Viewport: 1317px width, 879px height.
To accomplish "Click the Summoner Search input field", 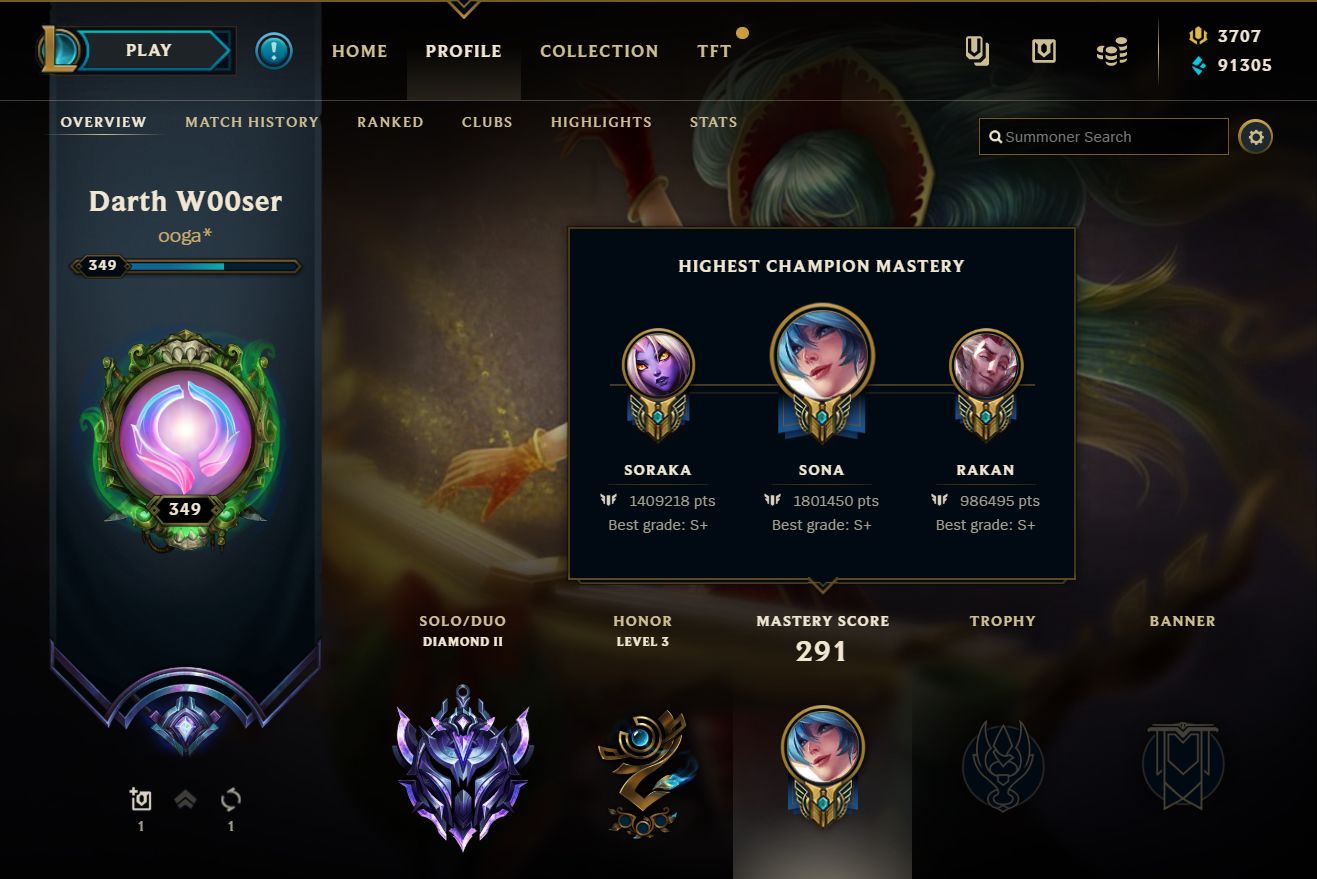I will 1103,136.
